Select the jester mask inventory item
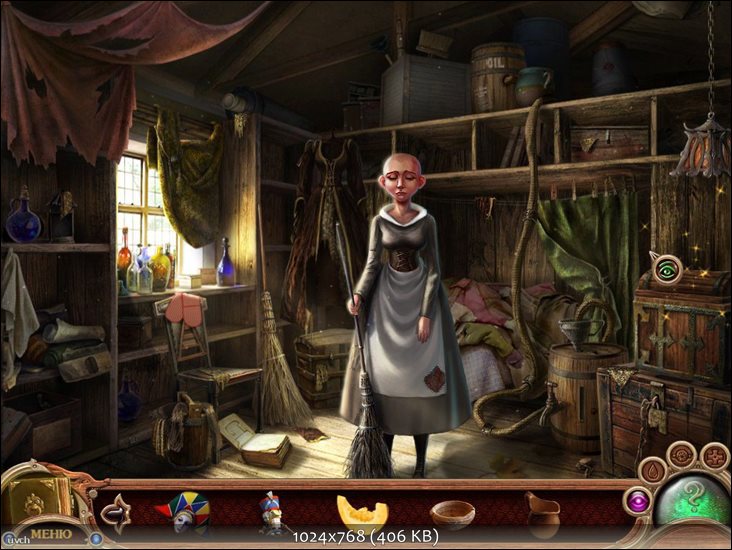 (182, 511)
